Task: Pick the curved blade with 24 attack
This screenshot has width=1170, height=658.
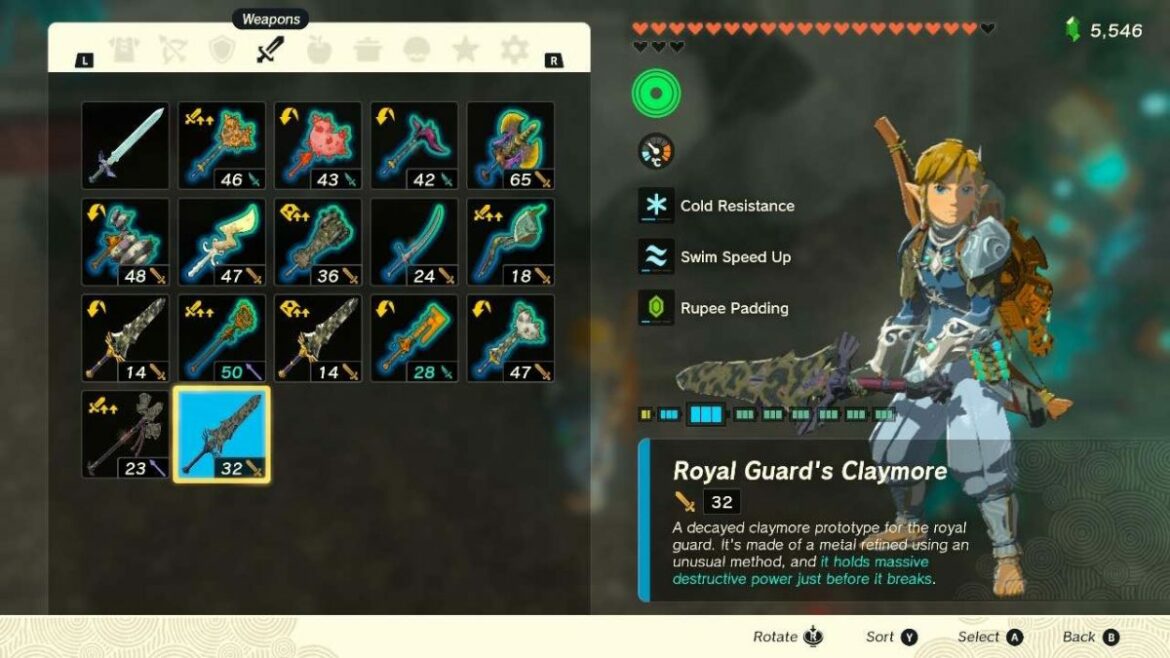Action: 414,241
